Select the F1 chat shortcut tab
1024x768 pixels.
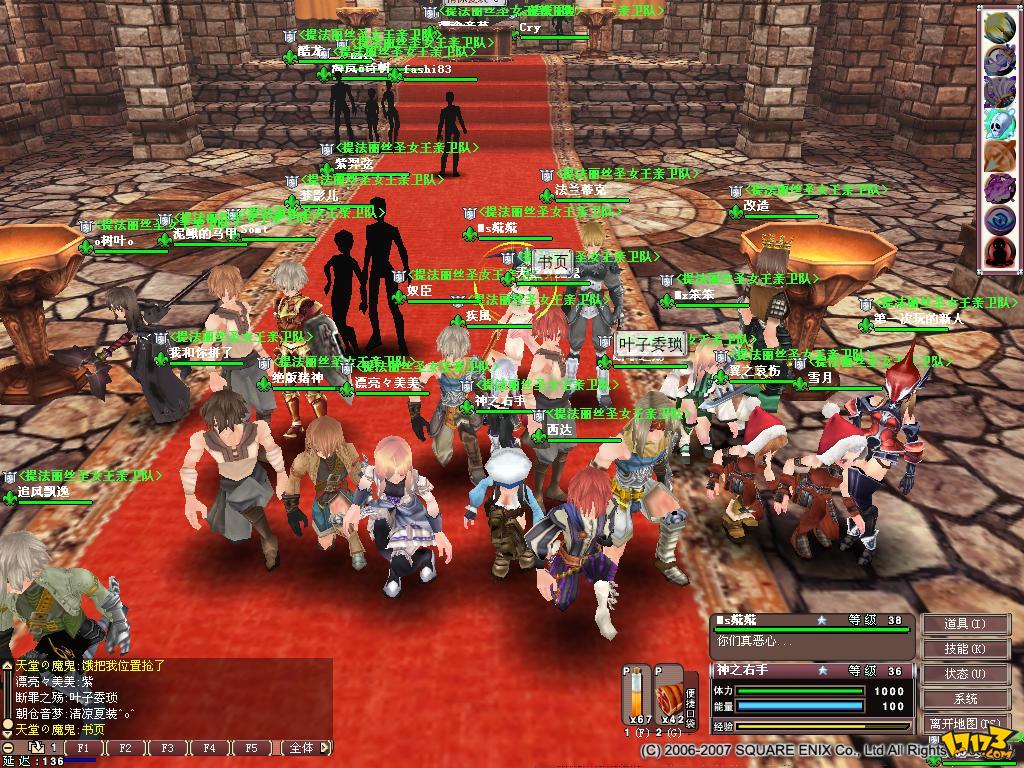tap(84, 748)
